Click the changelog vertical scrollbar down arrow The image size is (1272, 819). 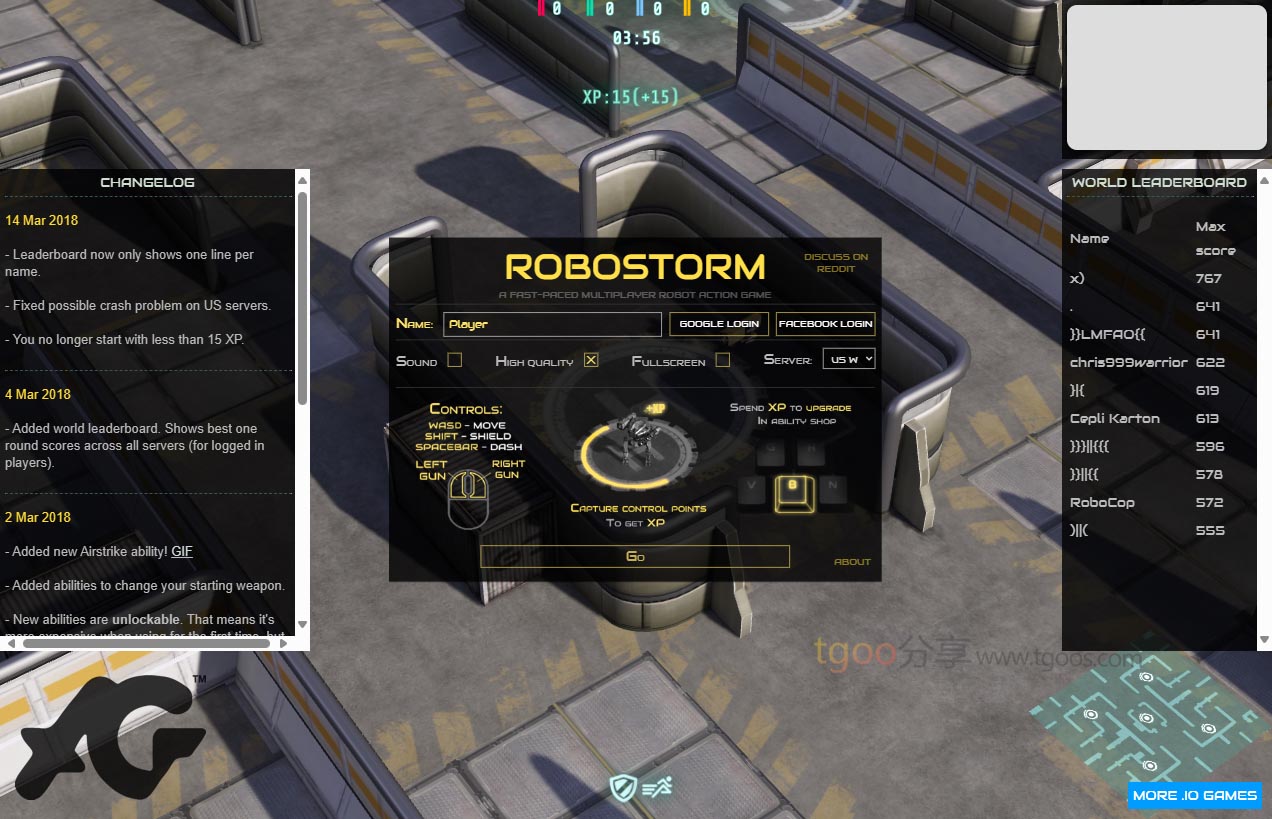pyautogui.click(x=302, y=624)
